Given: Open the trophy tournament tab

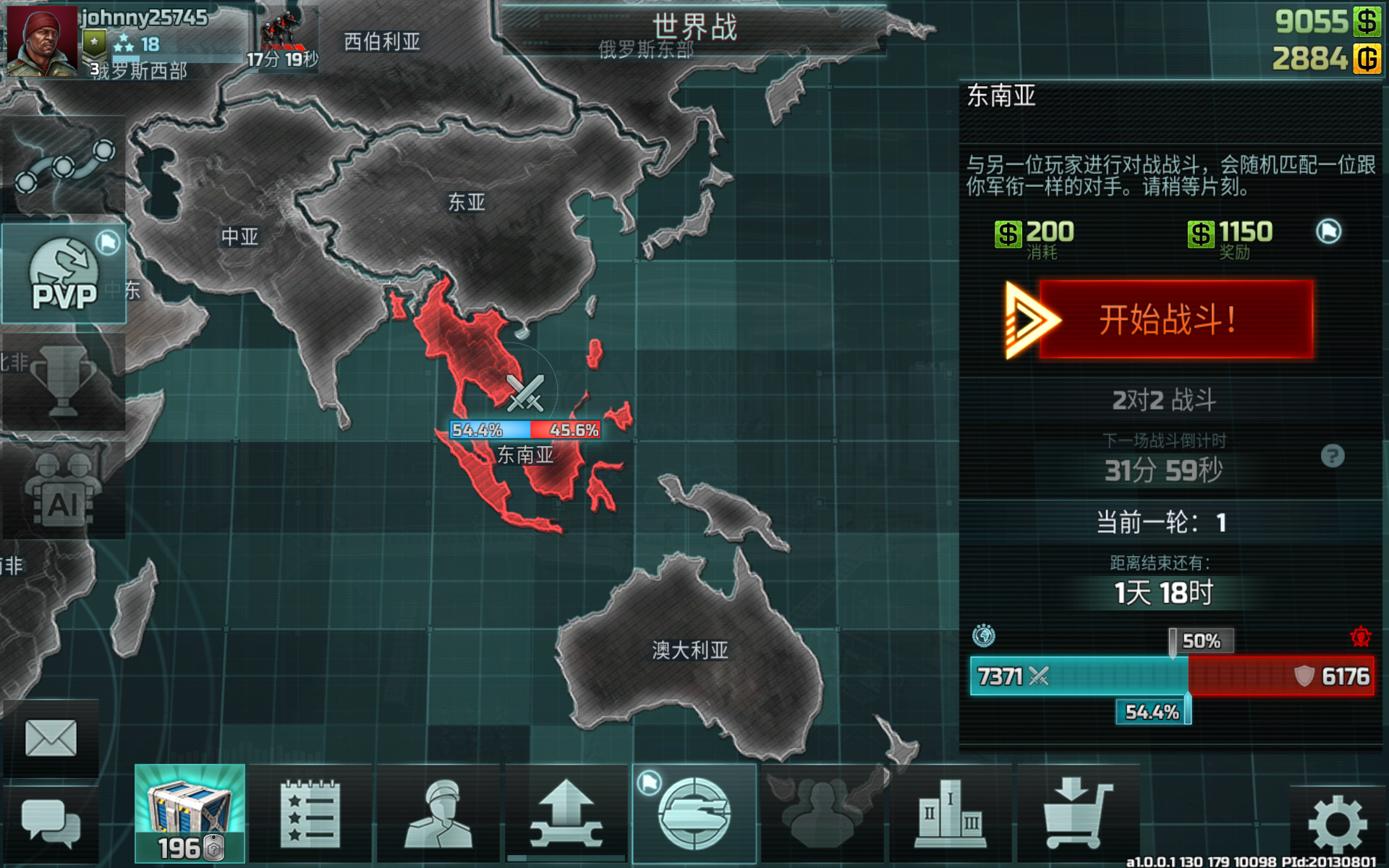Looking at the screenshot, I should (64, 381).
